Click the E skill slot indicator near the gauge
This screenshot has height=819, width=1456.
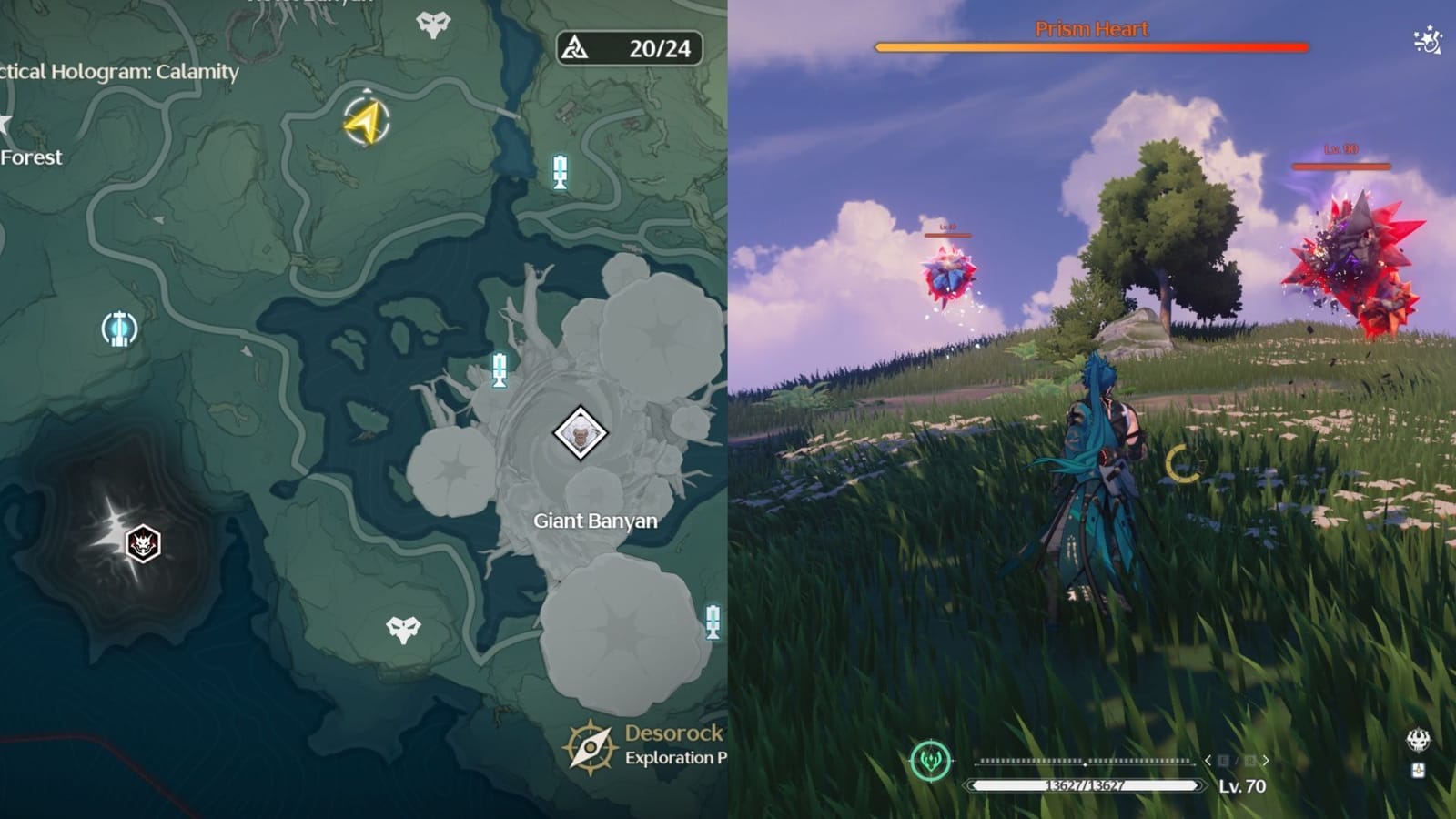coord(1226,761)
